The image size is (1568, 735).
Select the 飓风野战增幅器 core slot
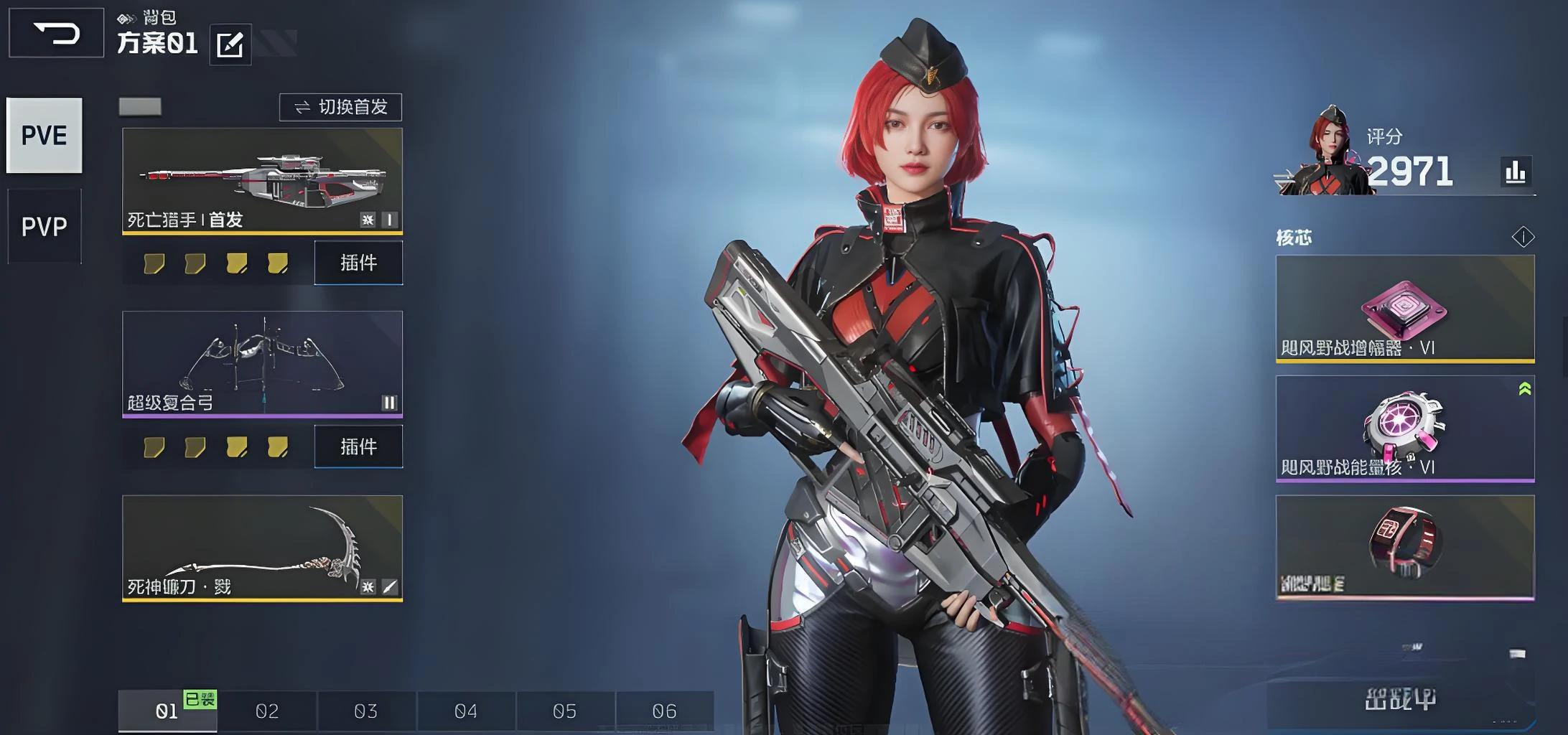(x=1405, y=309)
